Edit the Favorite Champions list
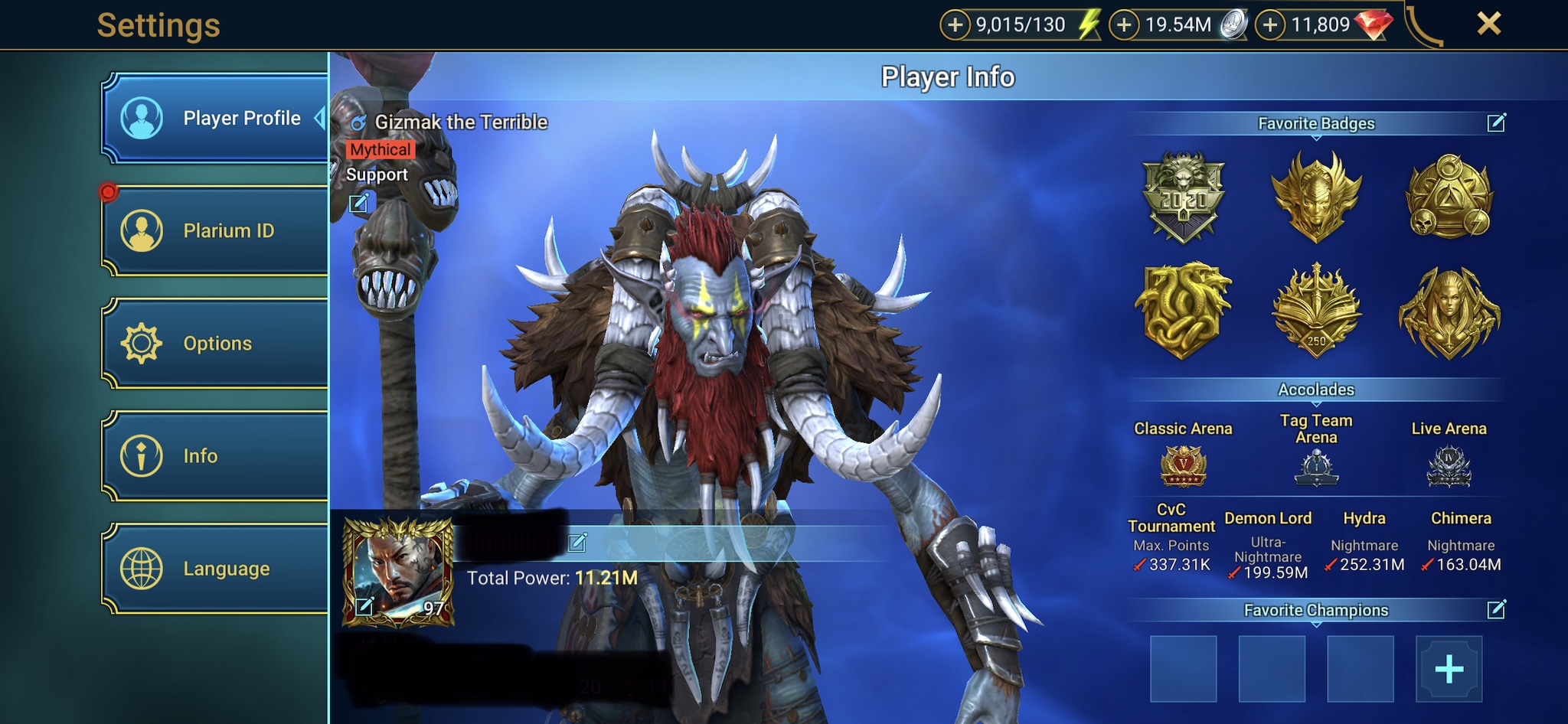1568x724 pixels. 1496,609
